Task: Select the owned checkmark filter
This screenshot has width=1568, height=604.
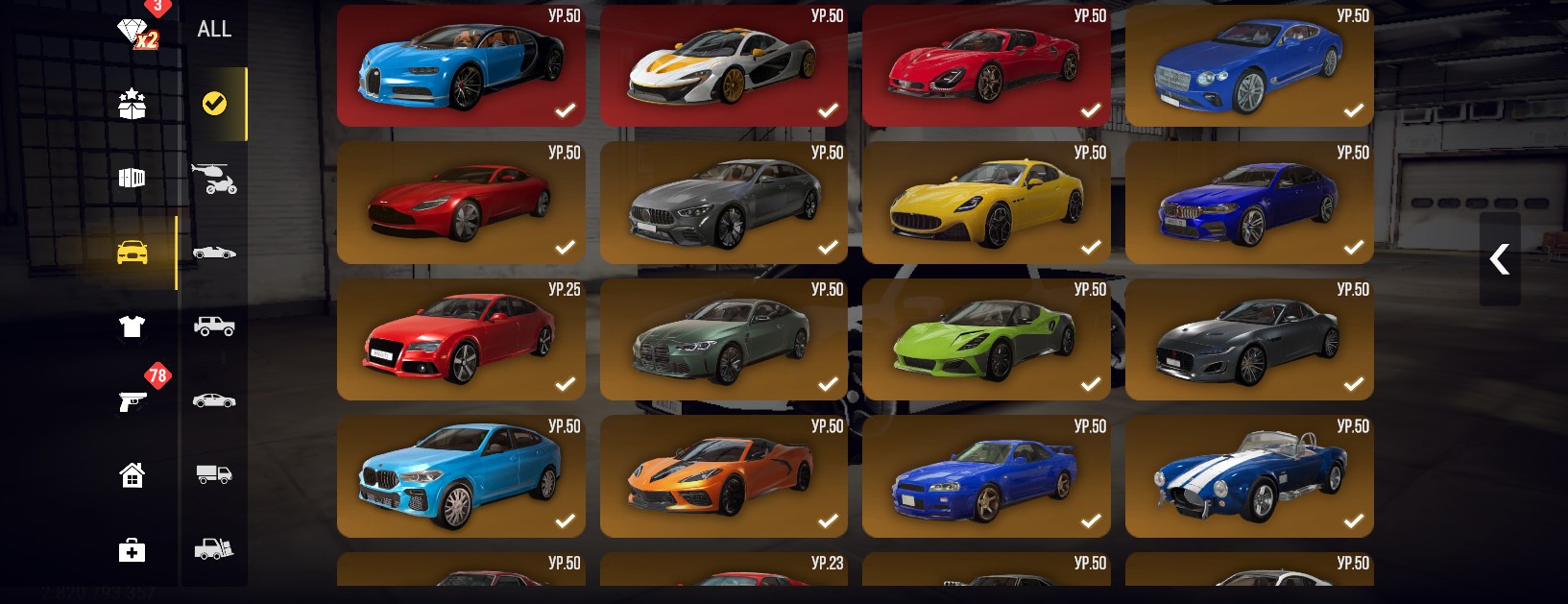Action: pos(214,104)
